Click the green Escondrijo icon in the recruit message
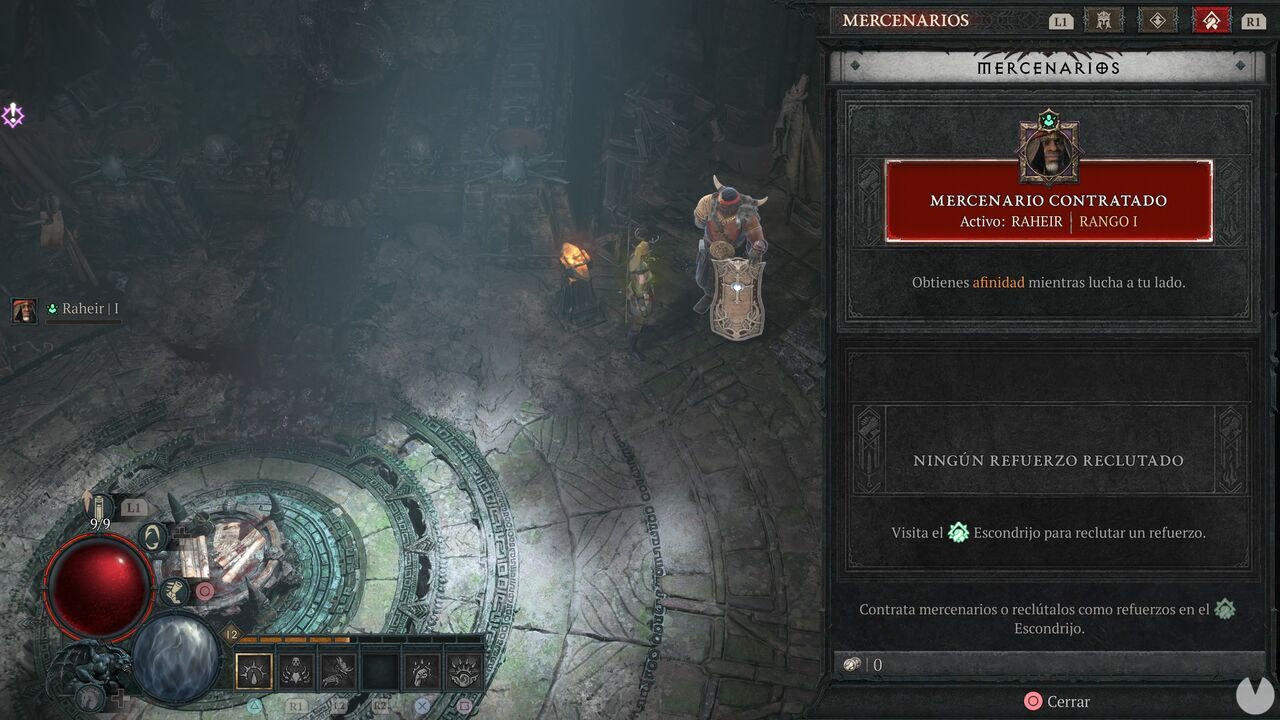This screenshot has height=720, width=1280. point(960,532)
